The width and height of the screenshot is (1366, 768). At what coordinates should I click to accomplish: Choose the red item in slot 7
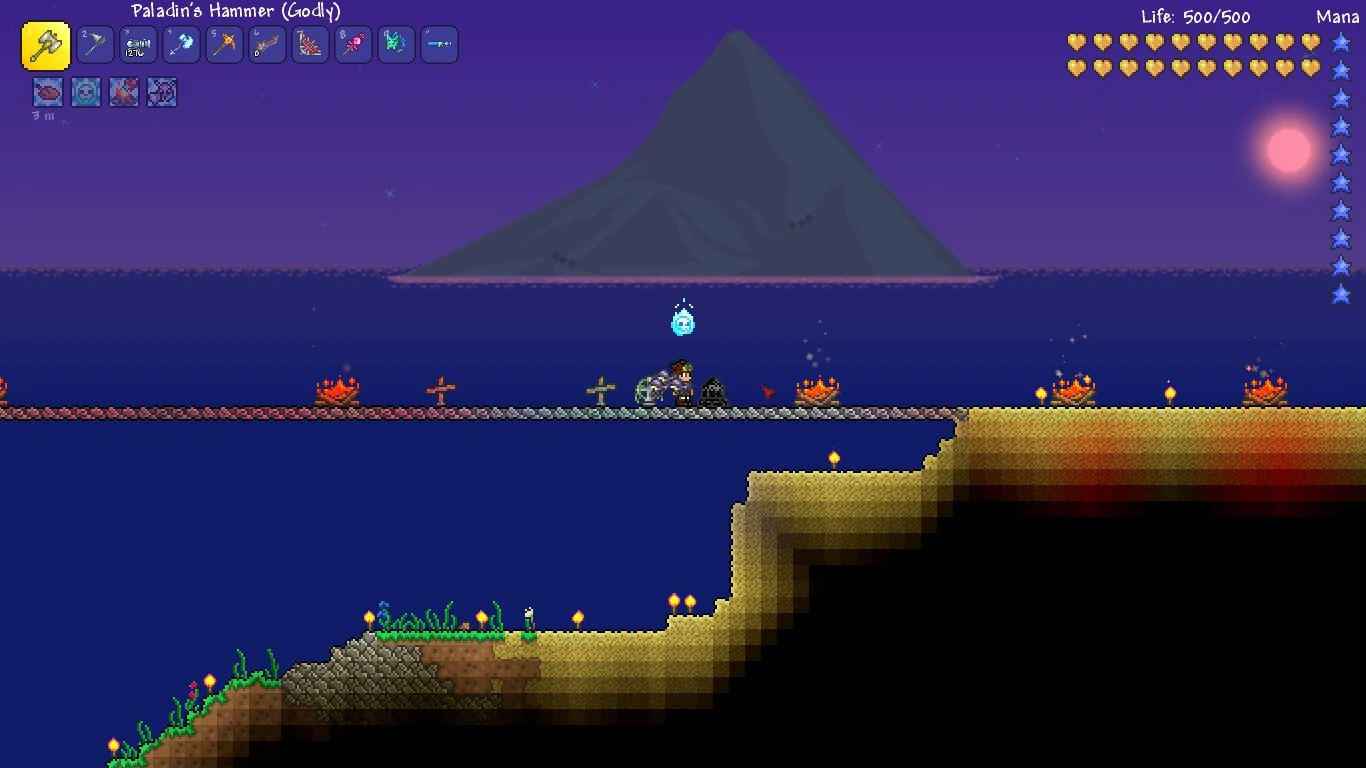click(x=310, y=45)
